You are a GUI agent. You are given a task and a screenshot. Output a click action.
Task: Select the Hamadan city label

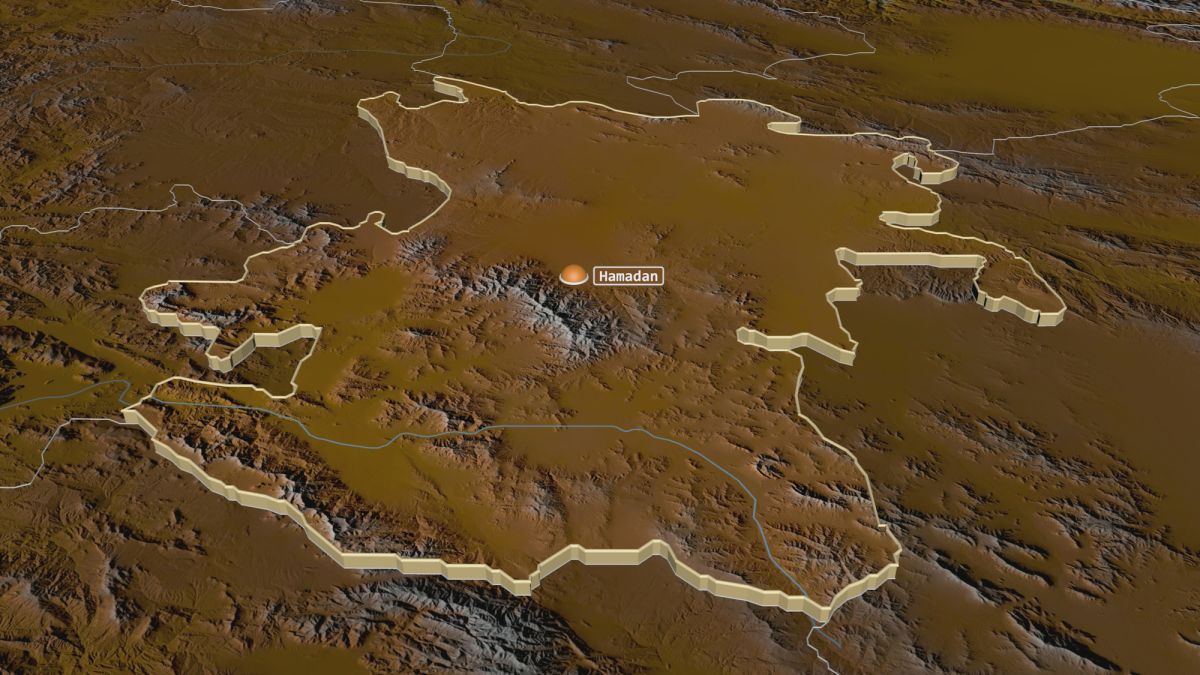pos(628,276)
